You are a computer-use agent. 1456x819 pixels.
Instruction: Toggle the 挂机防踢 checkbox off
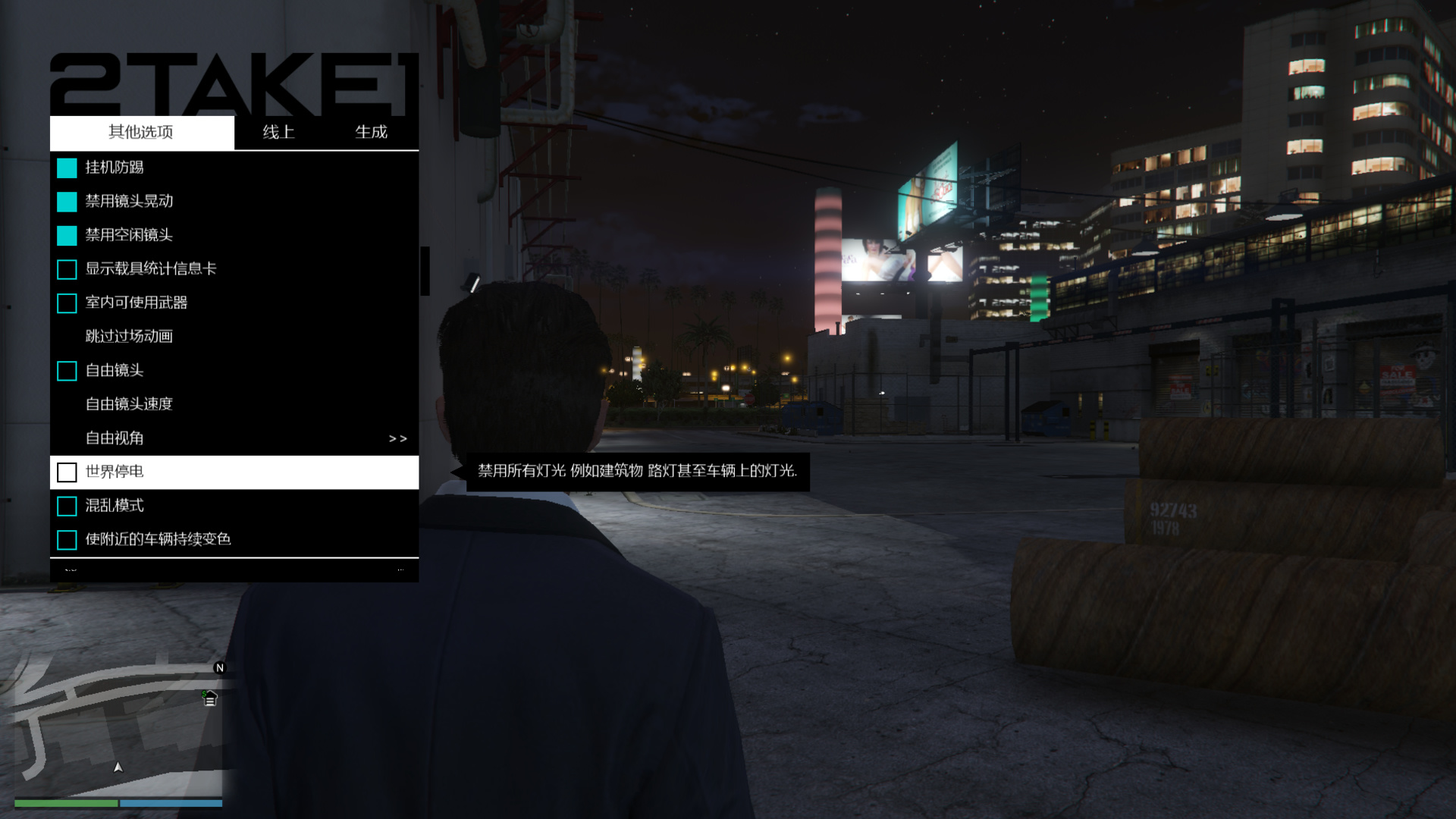pyautogui.click(x=67, y=168)
